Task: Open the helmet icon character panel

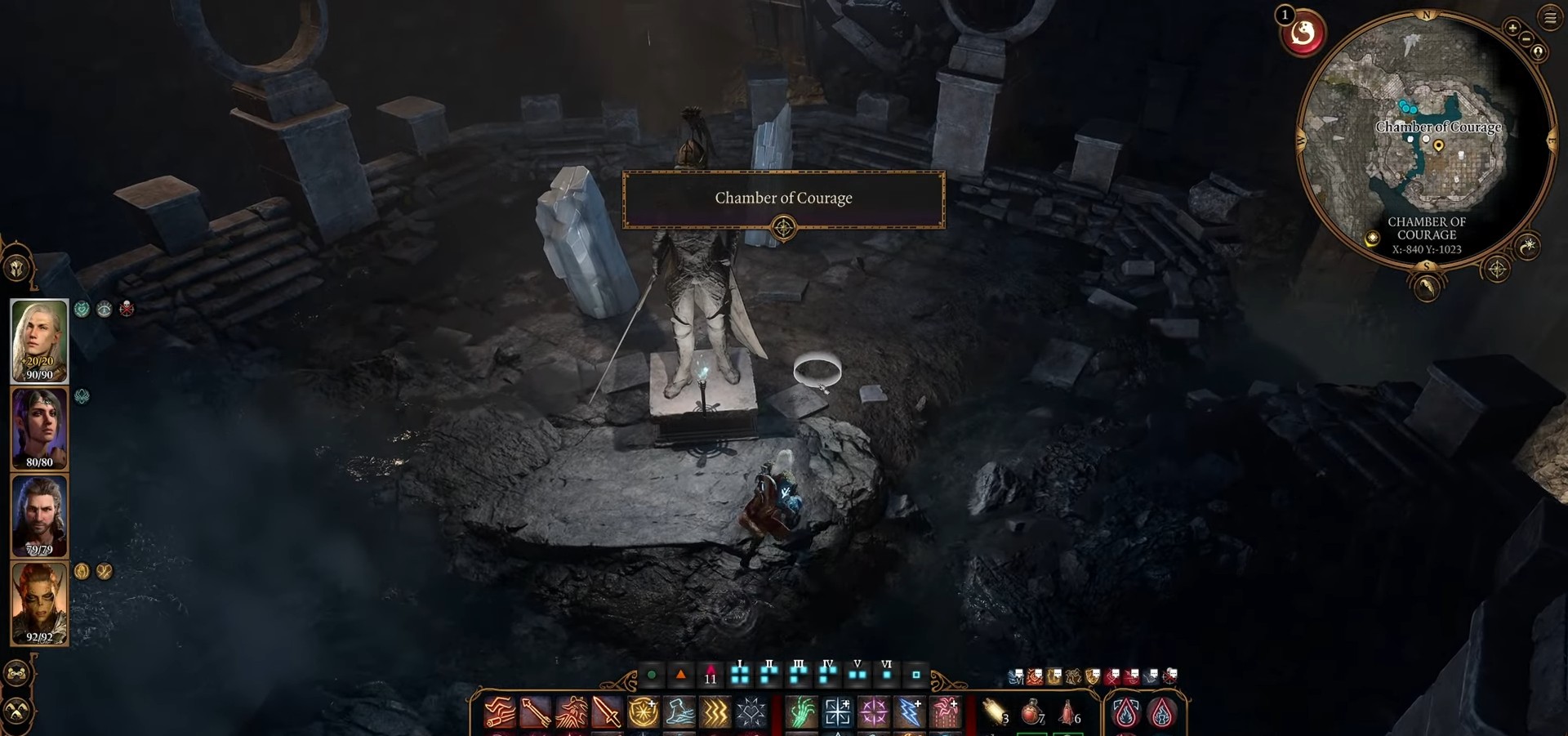Action: point(16,267)
